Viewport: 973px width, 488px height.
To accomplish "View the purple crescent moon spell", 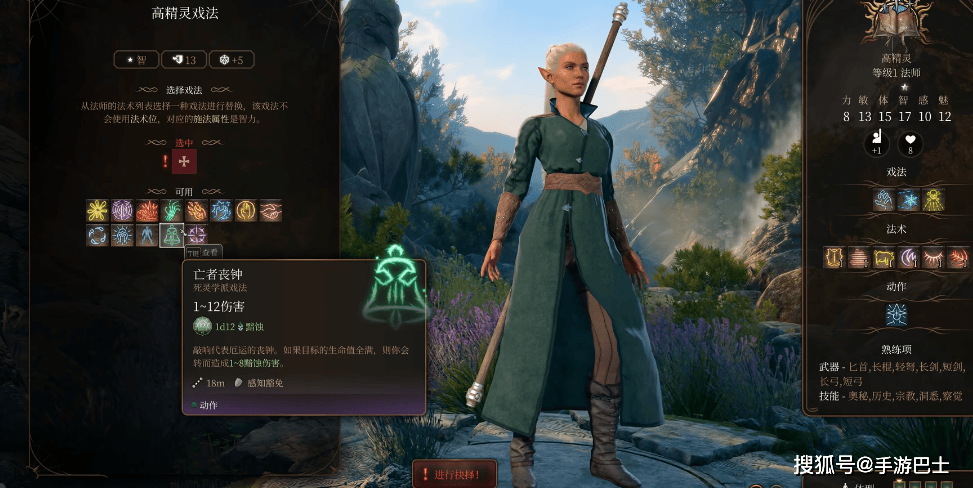I will pos(909,257).
